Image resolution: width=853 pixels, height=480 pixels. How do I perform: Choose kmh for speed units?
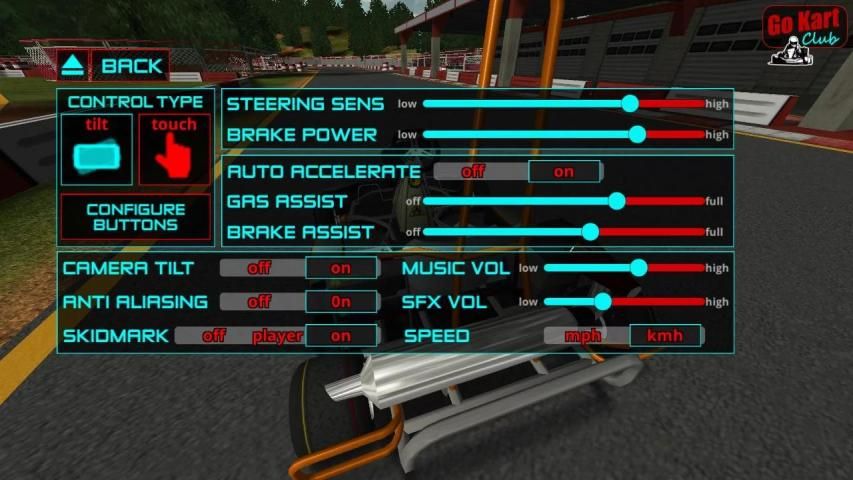tap(665, 336)
